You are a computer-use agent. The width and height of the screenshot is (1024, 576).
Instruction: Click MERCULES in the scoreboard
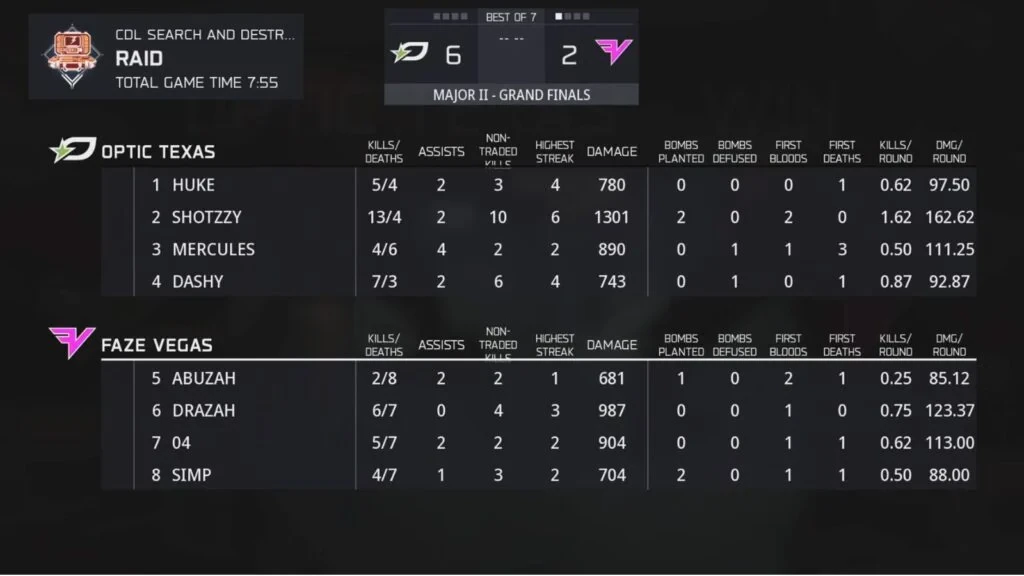coord(213,249)
